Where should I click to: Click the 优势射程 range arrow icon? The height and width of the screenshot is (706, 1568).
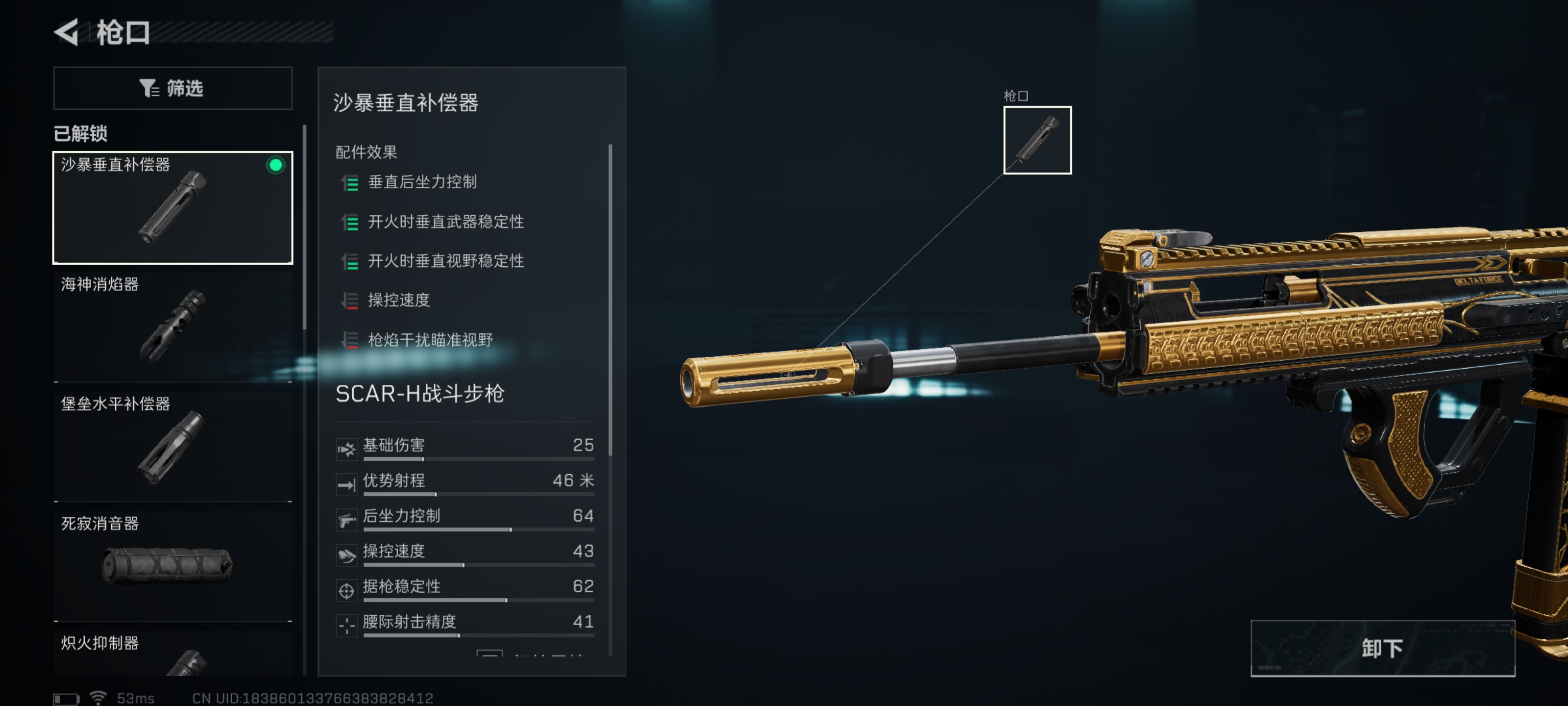[x=347, y=485]
